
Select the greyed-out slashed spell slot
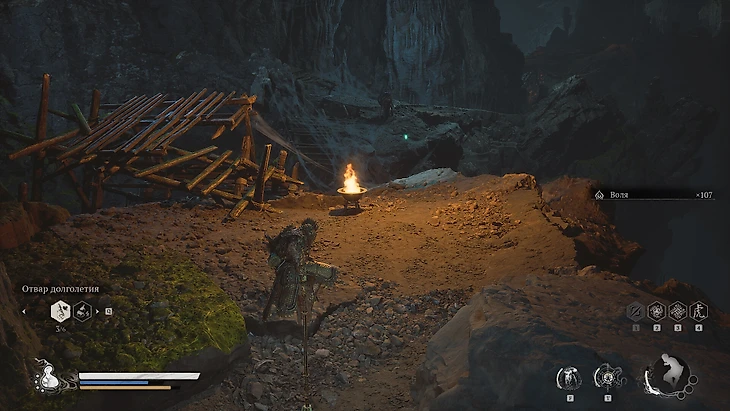[635, 311]
